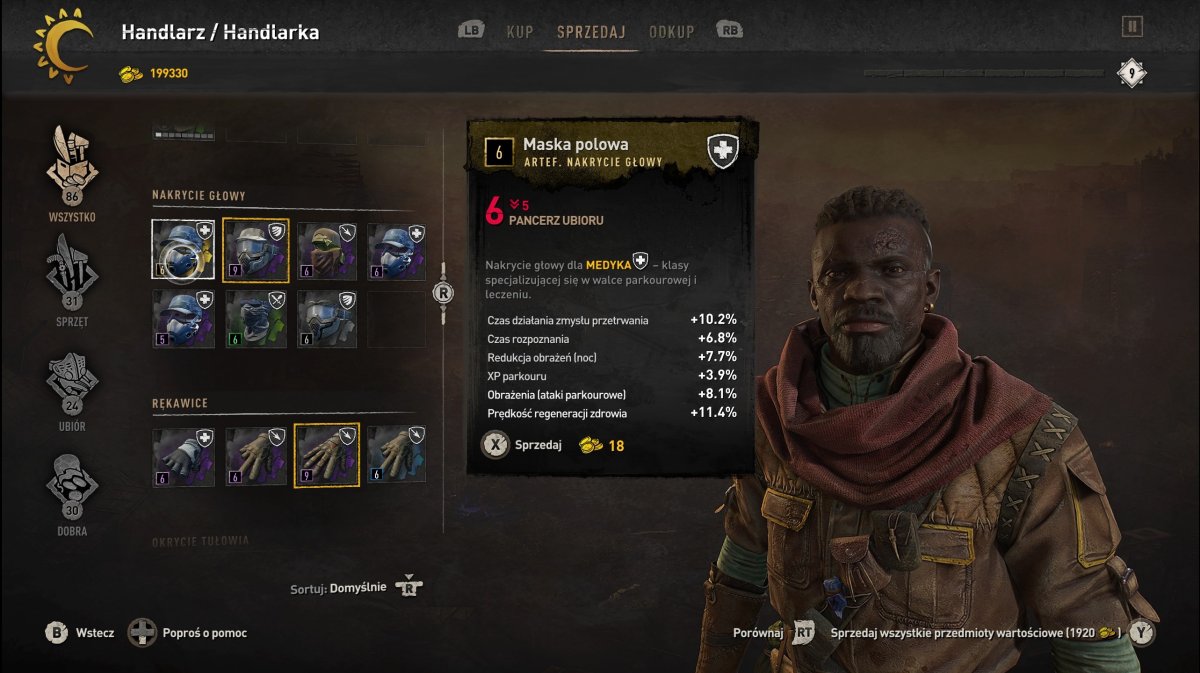Switch to the ODKUP buyback tab

coord(671,32)
